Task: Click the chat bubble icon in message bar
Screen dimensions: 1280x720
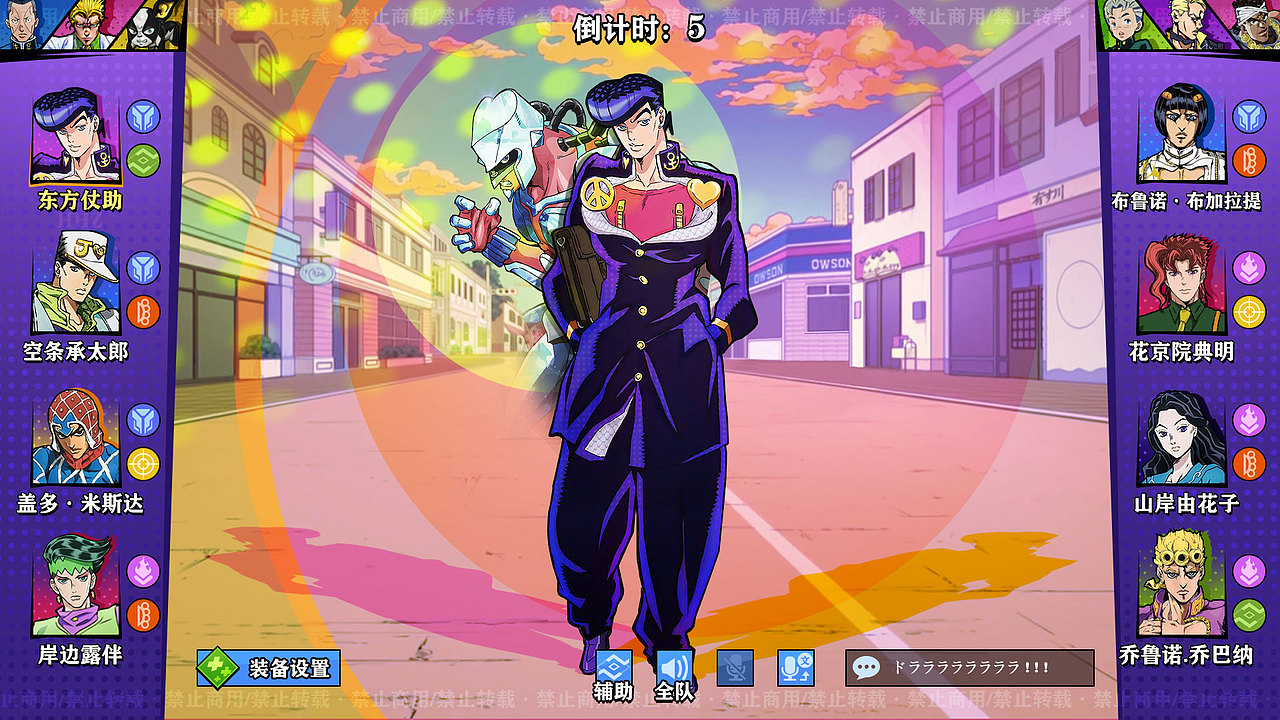Action: 866,667
